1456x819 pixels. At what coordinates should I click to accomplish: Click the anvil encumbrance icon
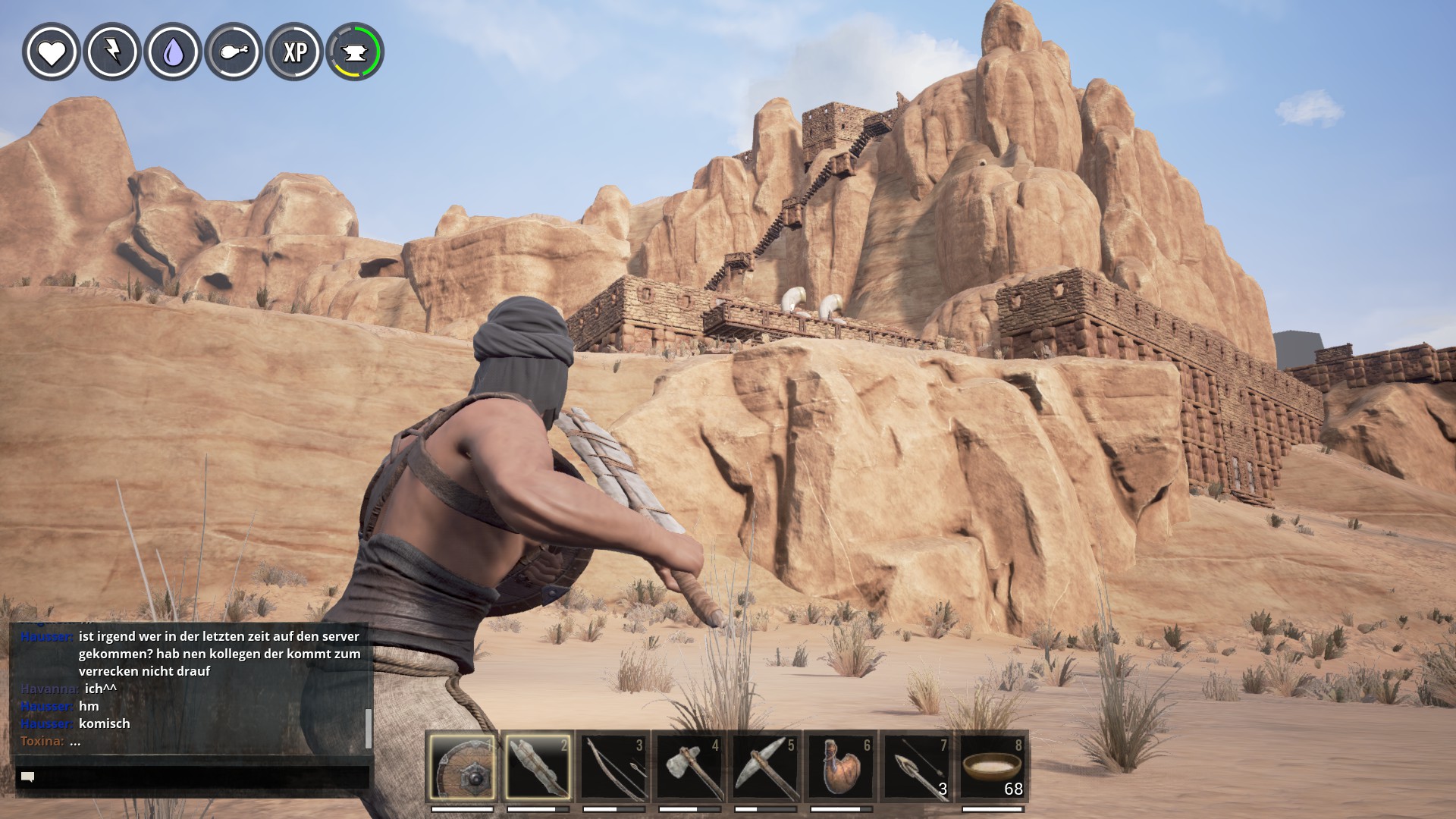pos(355,52)
